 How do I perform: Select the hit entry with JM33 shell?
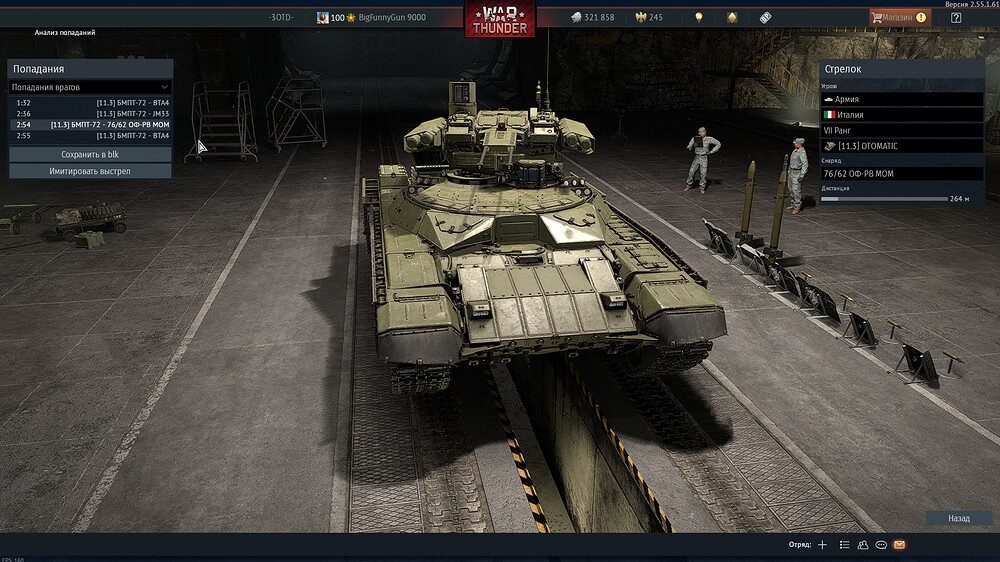tap(90, 114)
